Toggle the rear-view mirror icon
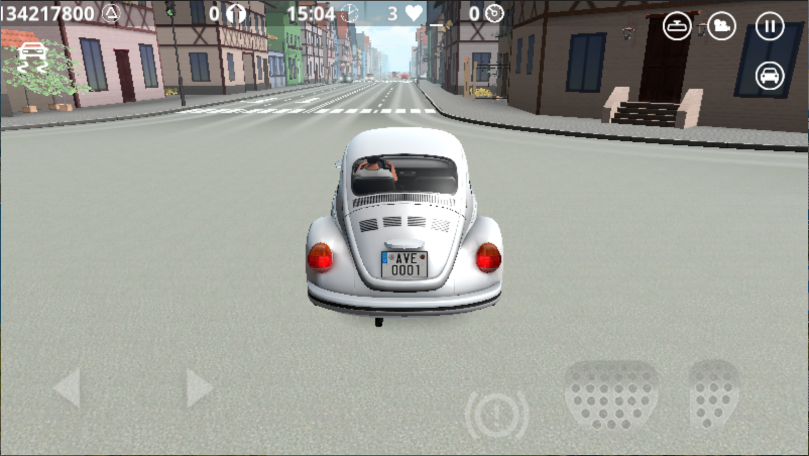Image resolution: width=809 pixels, height=456 pixels. coord(677,27)
